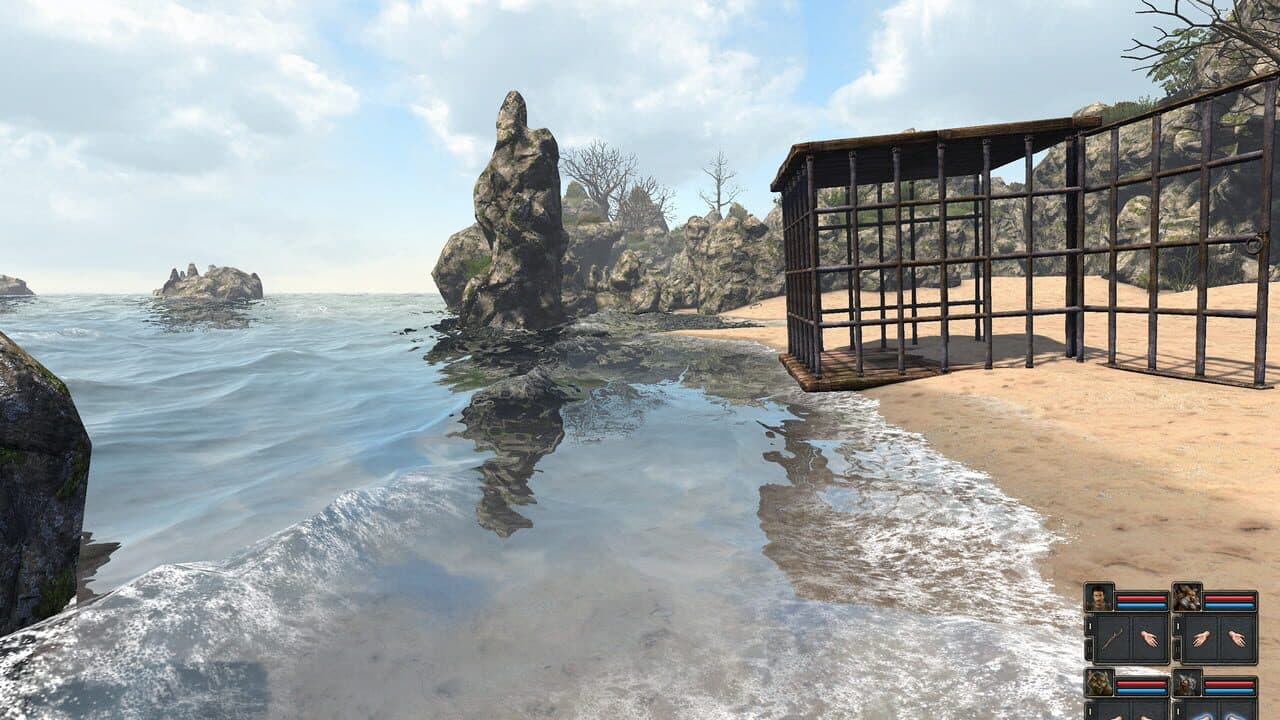This screenshot has width=1280, height=720.
Task: Click the small tab left of the dagger slot
Action: pyautogui.click(x=1089, y=627)
